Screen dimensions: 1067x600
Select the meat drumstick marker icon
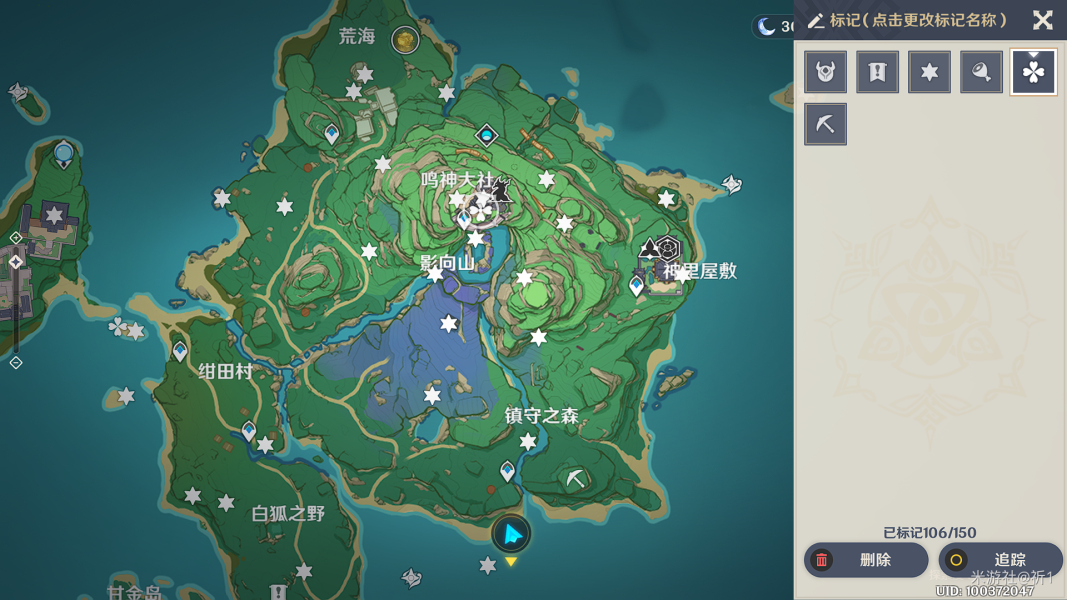[981, 72]
